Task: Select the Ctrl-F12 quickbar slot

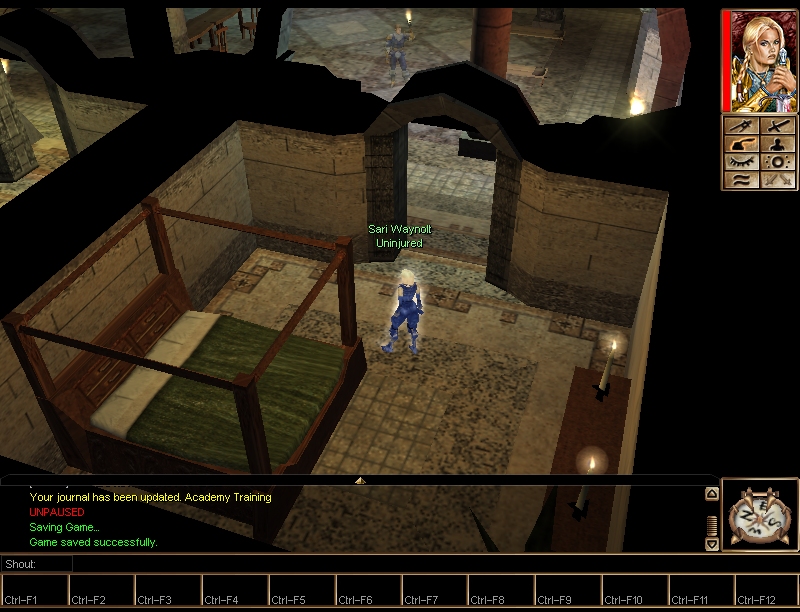Action: click(x=766, y=590)
